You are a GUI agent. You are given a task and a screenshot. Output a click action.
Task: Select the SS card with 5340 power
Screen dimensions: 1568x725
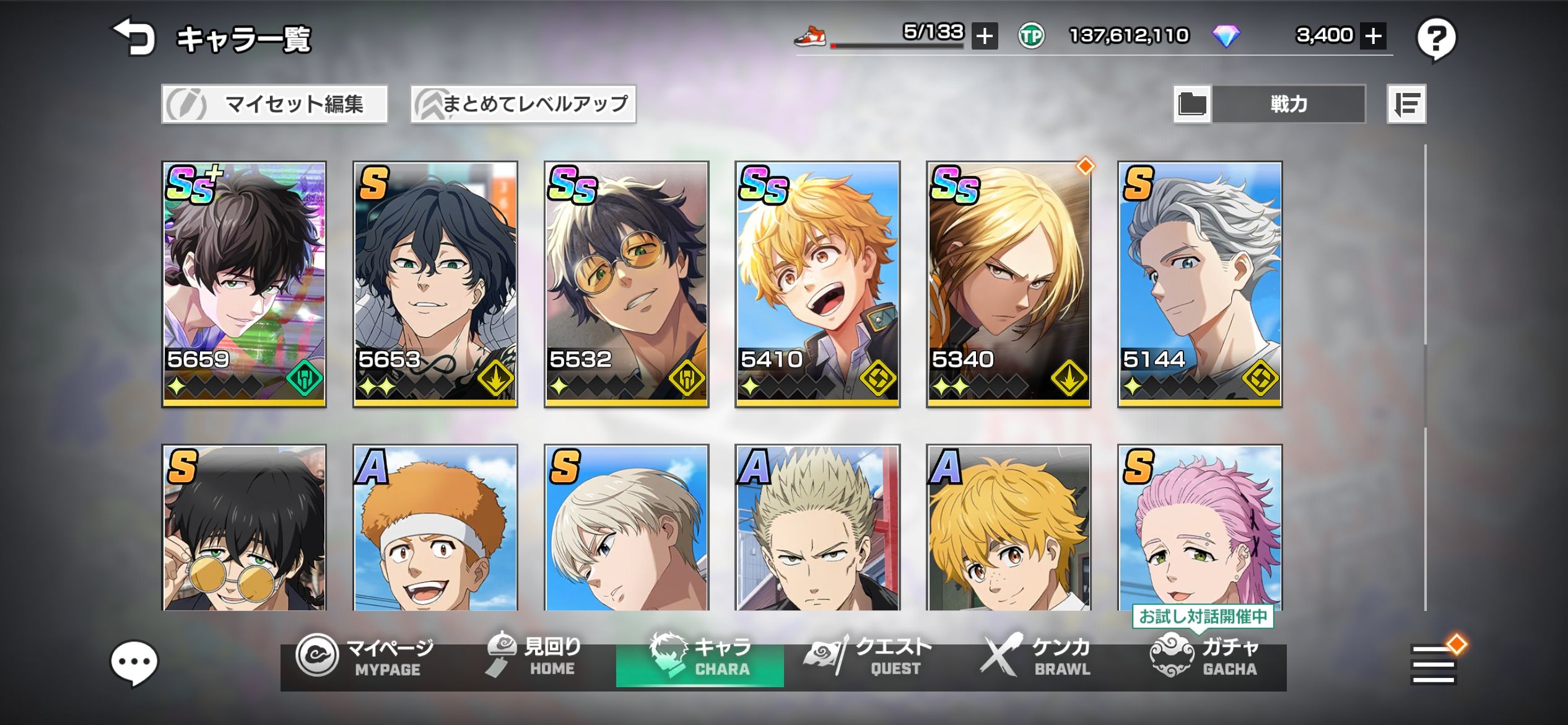[x=1008, y=284]
